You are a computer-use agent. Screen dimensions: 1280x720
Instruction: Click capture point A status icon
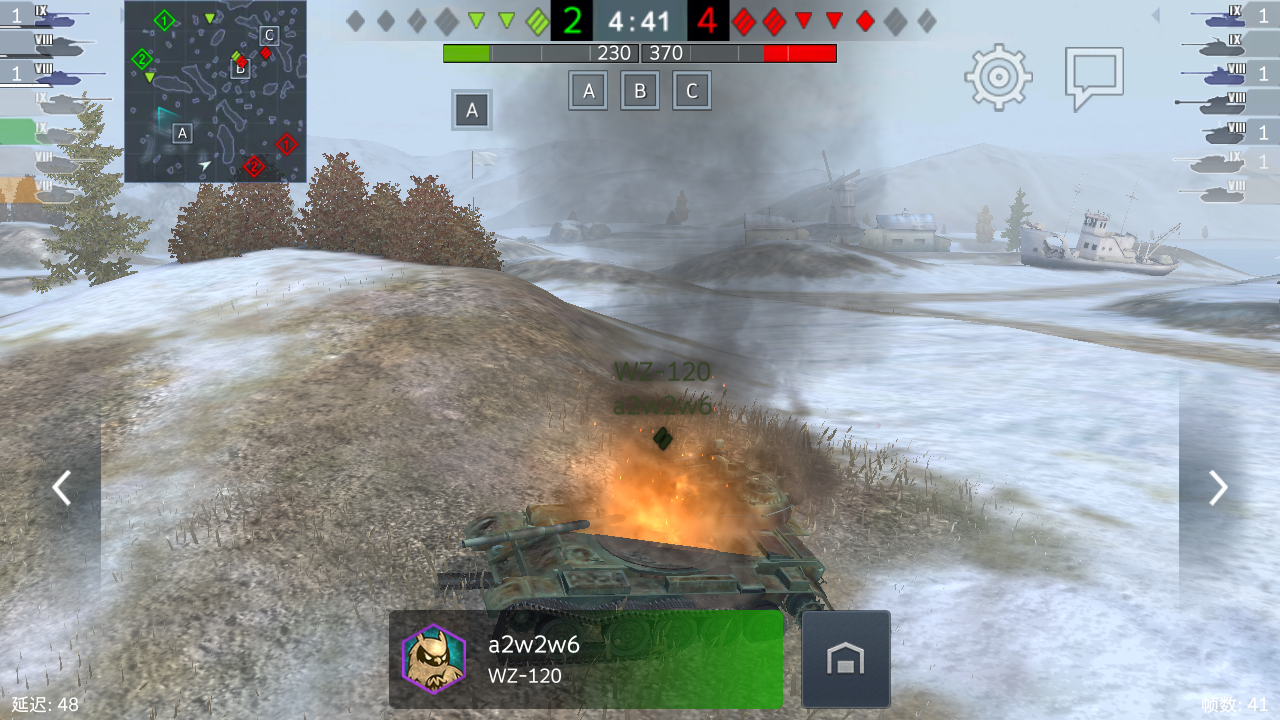coord(588,90)
